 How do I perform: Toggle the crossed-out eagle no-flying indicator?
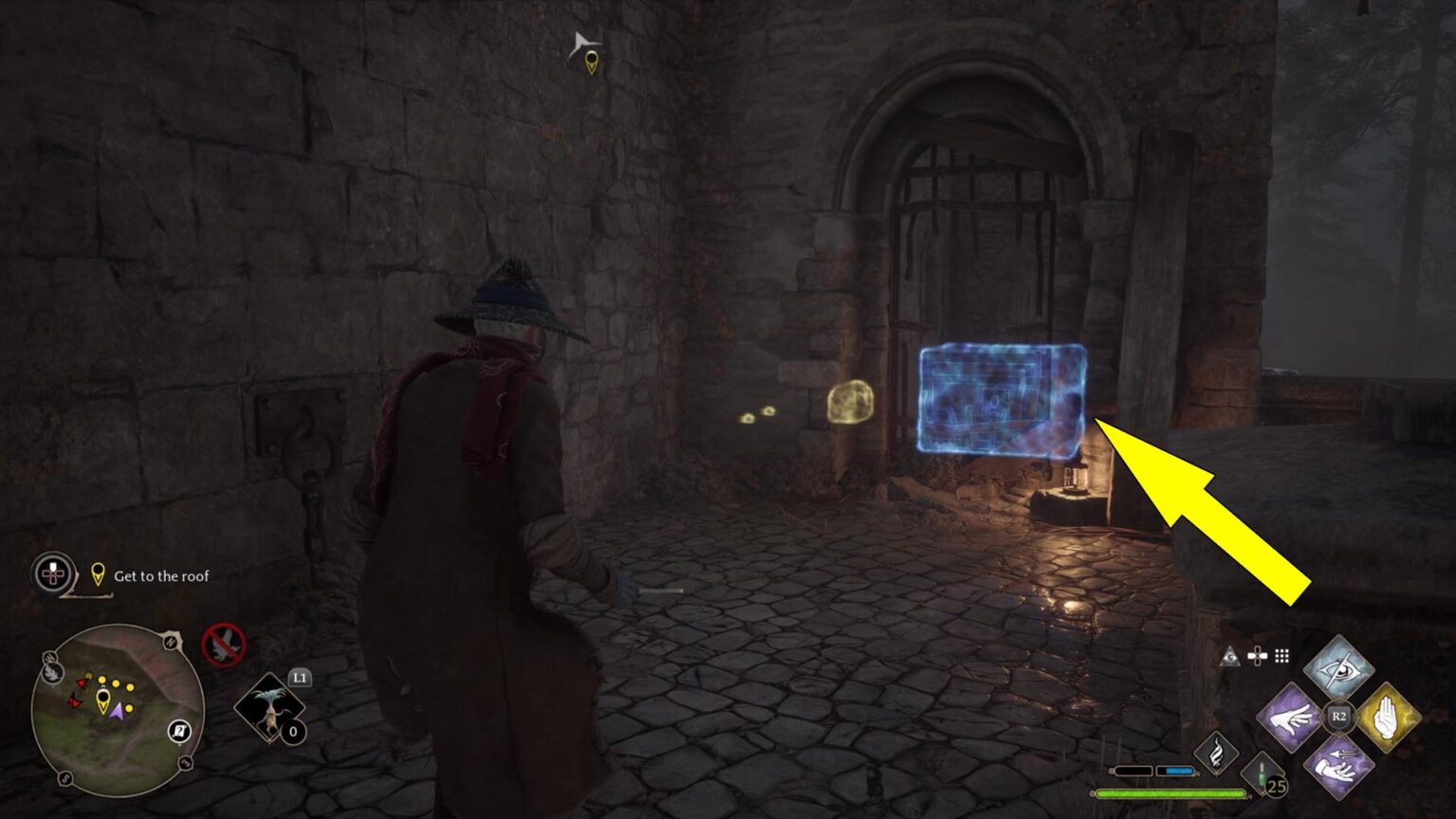(223, 645)
